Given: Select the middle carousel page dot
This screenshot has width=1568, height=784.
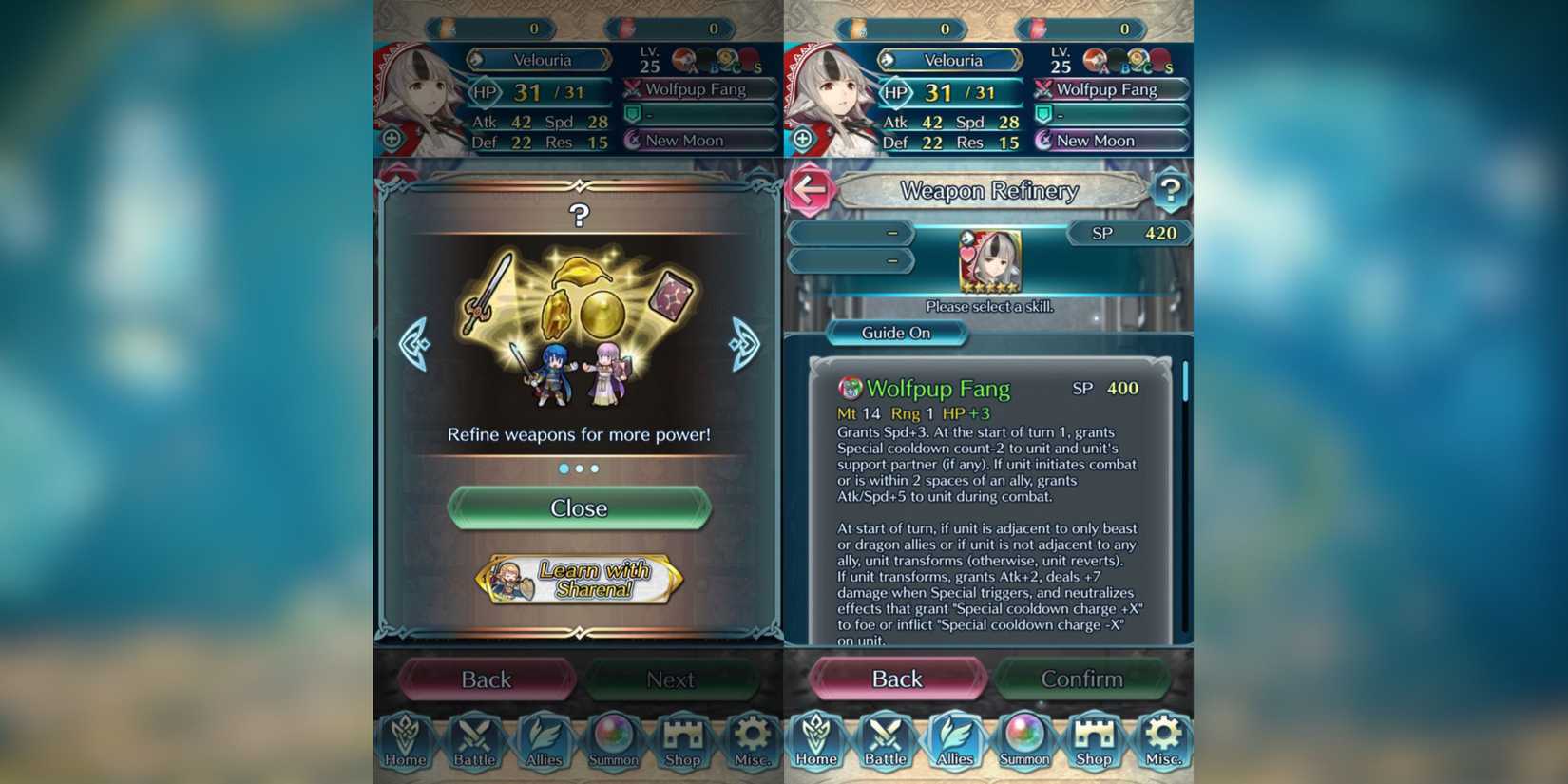Looking at the screenshot, I should tap(580, 468).
